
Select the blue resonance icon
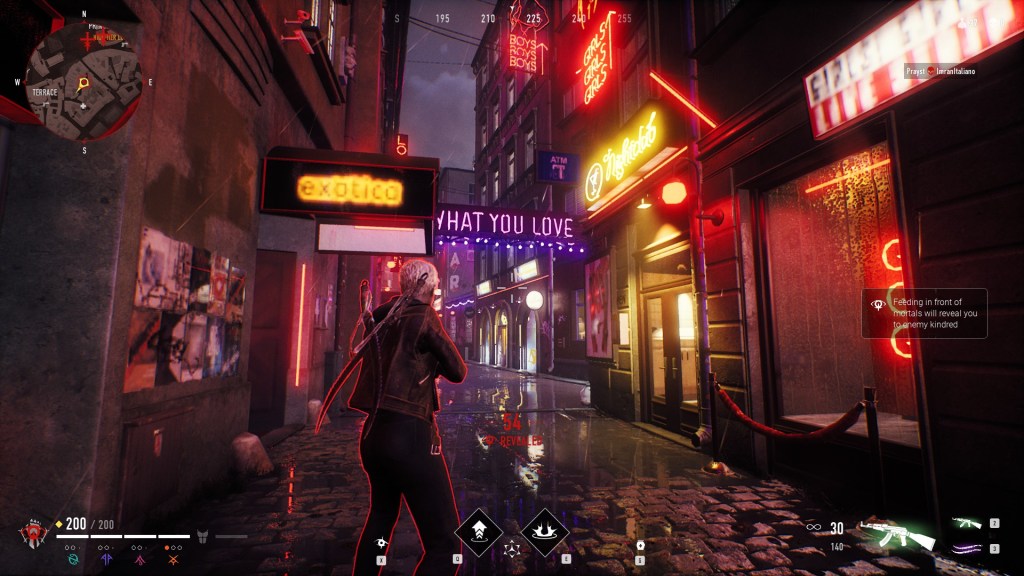pos(105,561)
